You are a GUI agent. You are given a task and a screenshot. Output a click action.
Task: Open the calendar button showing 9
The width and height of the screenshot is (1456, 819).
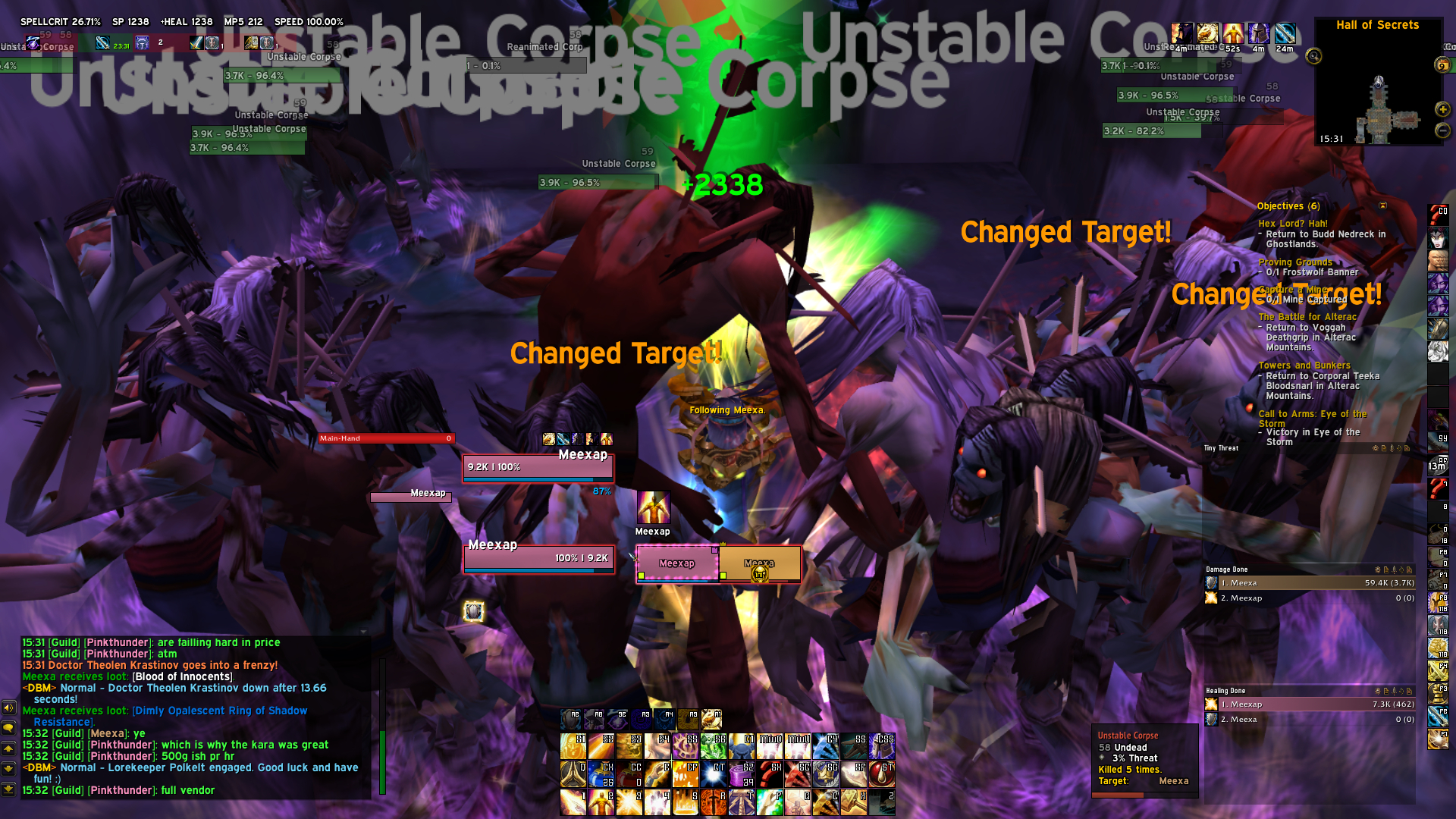pyautogui.click(x=1442, y=65)
